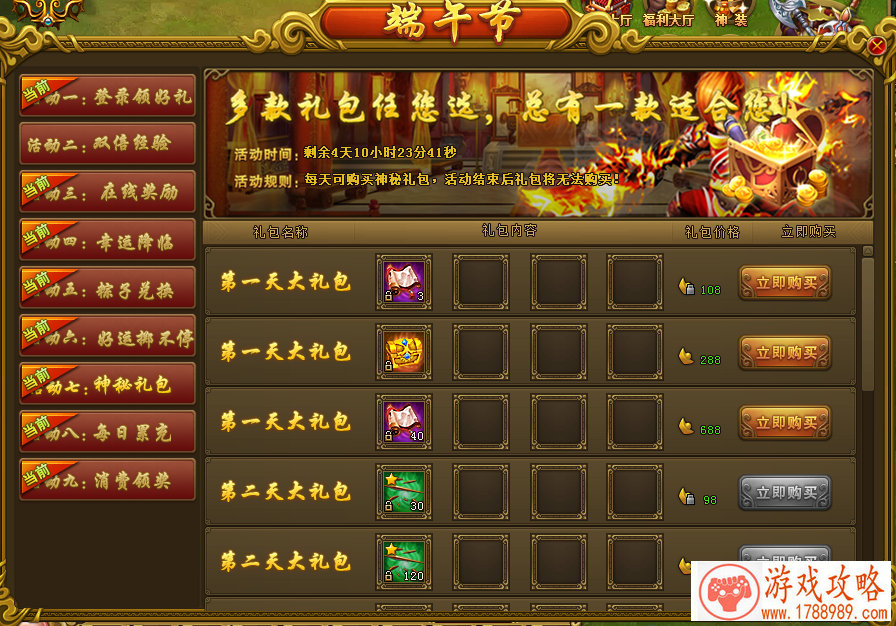Screen dimensions: 896x626
Task: Buy the 108-priced first day gift pack
Action: (x=784, y=283)
